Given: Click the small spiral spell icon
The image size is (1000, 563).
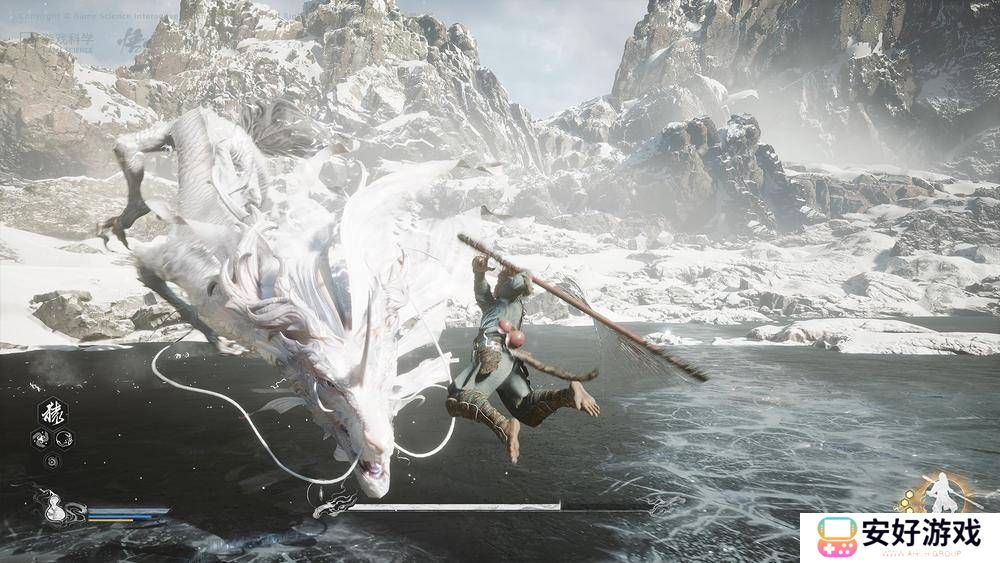Looking at the screenshot, I should (51, 461).
